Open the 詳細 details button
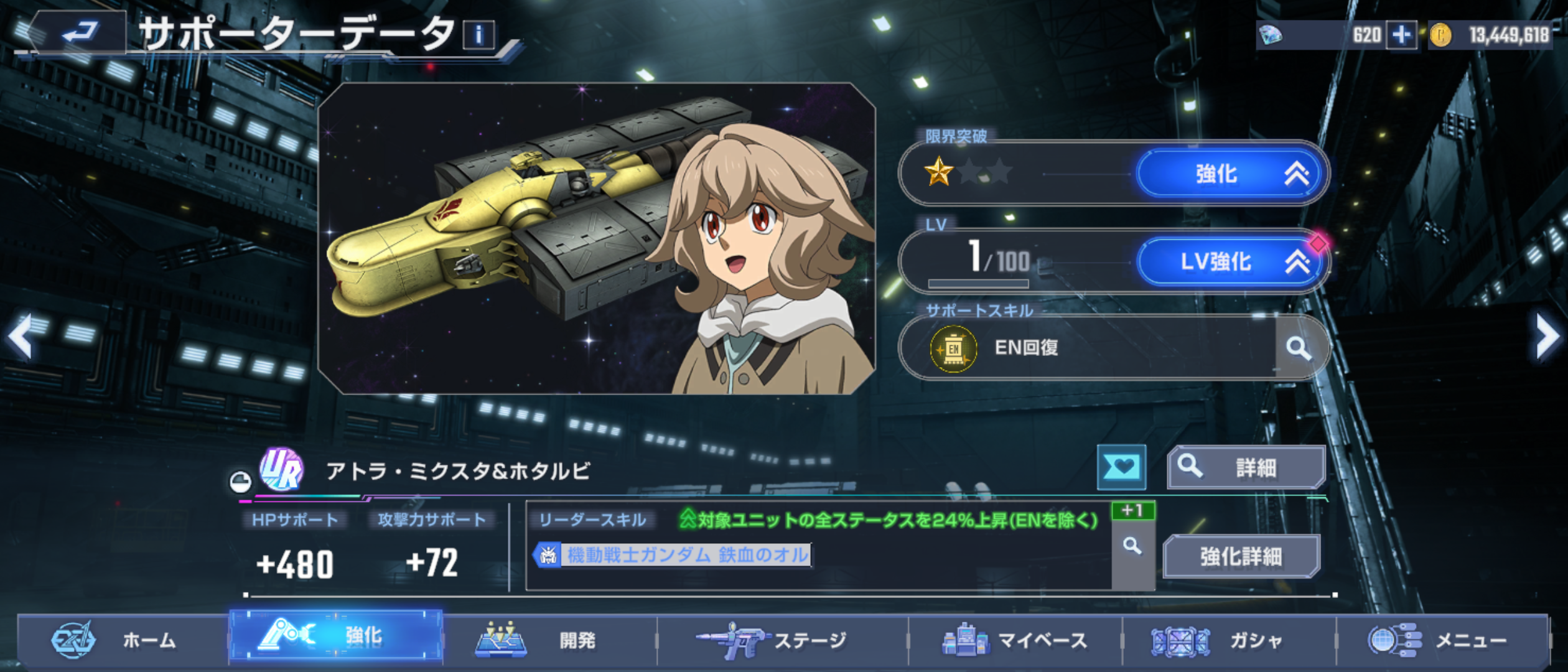Screen dimensions: 1568x672 [1246, 467]
